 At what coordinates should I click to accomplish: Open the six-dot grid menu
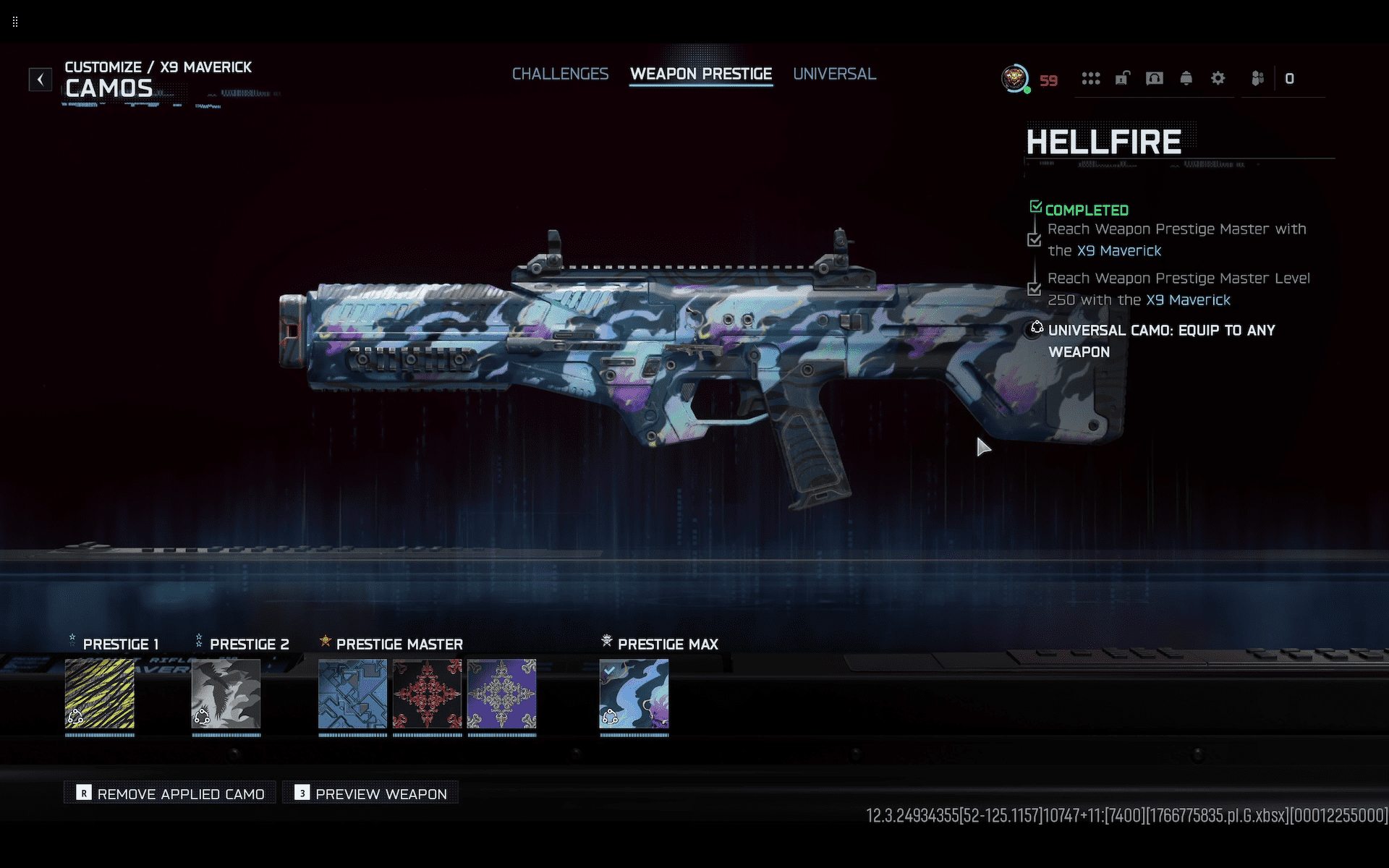point(1090,78)
